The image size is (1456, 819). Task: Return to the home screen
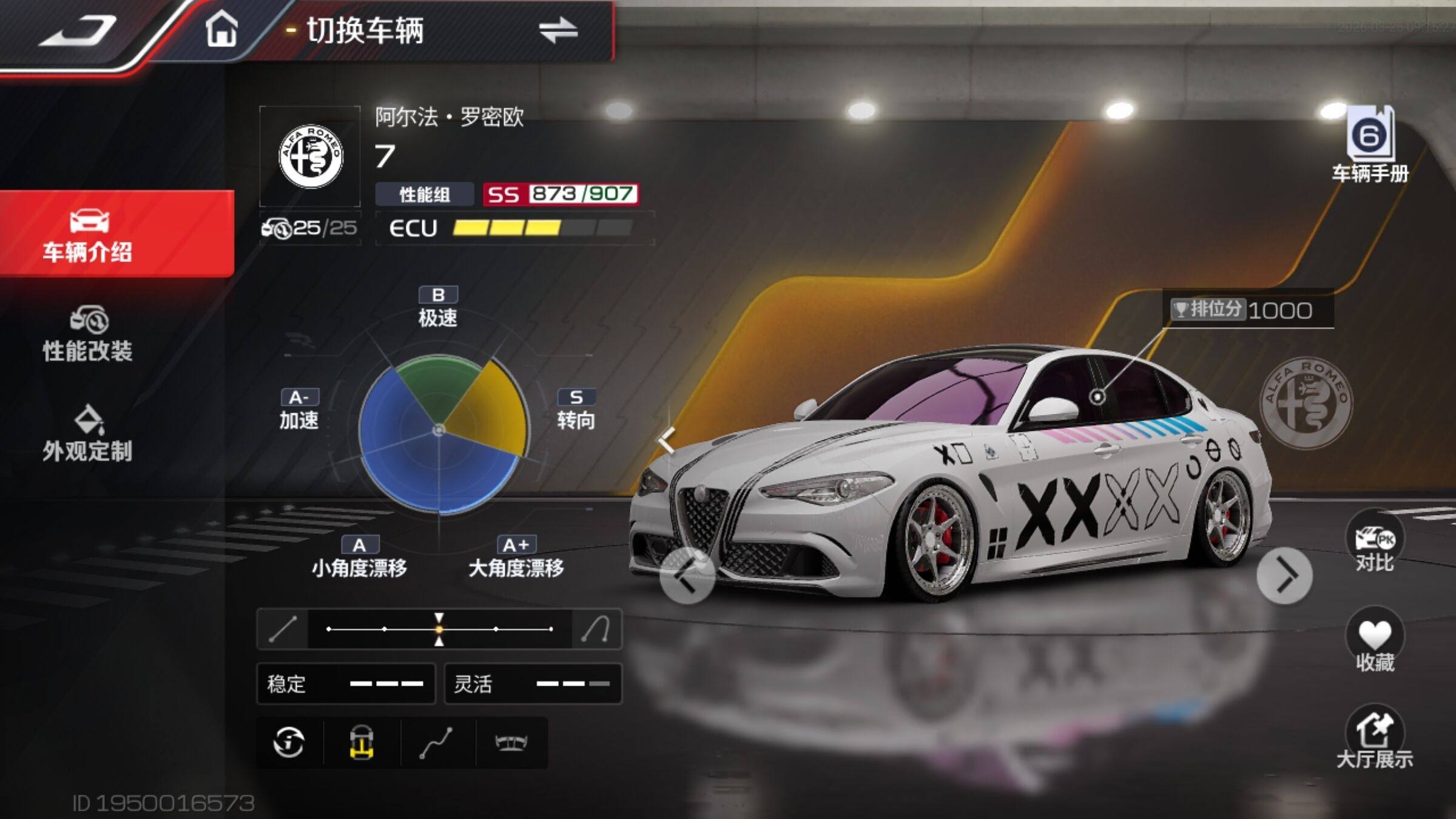(x=221, y=30)
